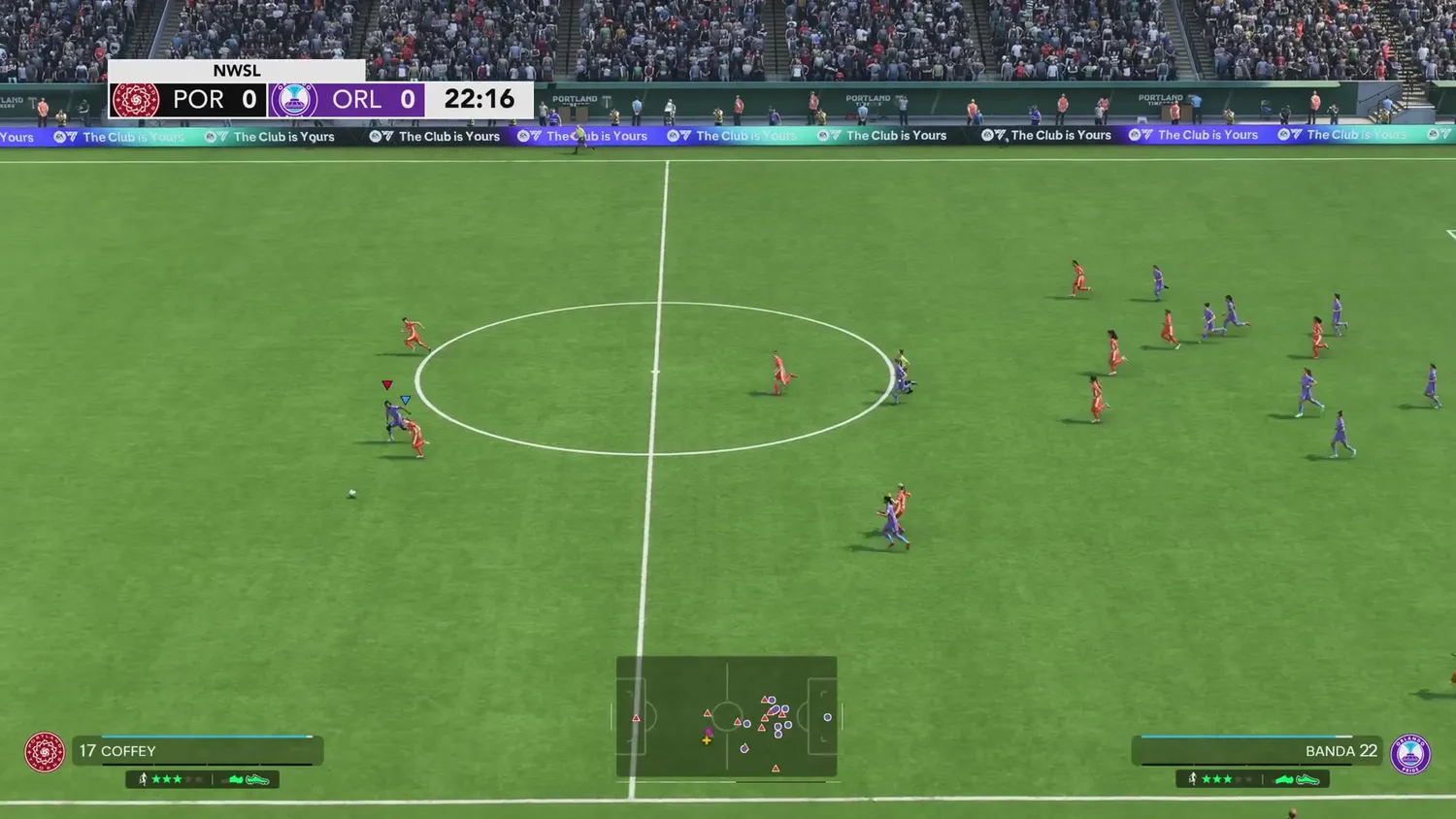Select the Portland crest in the scoreboard
The image size is (1456, 819).
pos(136,100)
